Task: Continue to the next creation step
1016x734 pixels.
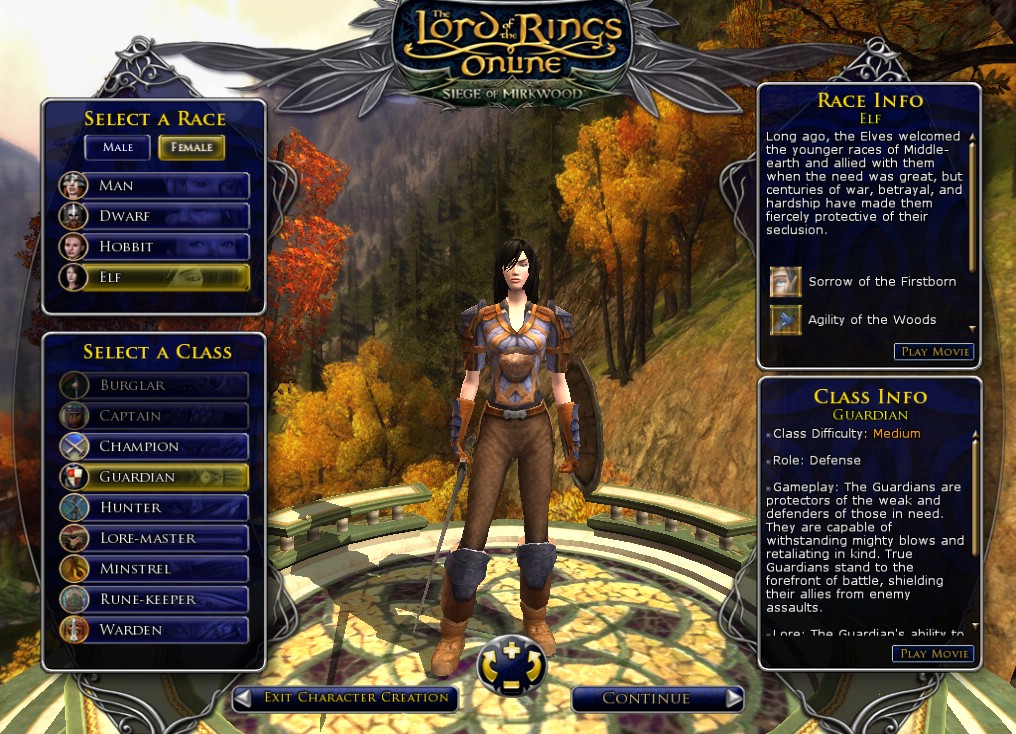Action: (x=657, y=698)
